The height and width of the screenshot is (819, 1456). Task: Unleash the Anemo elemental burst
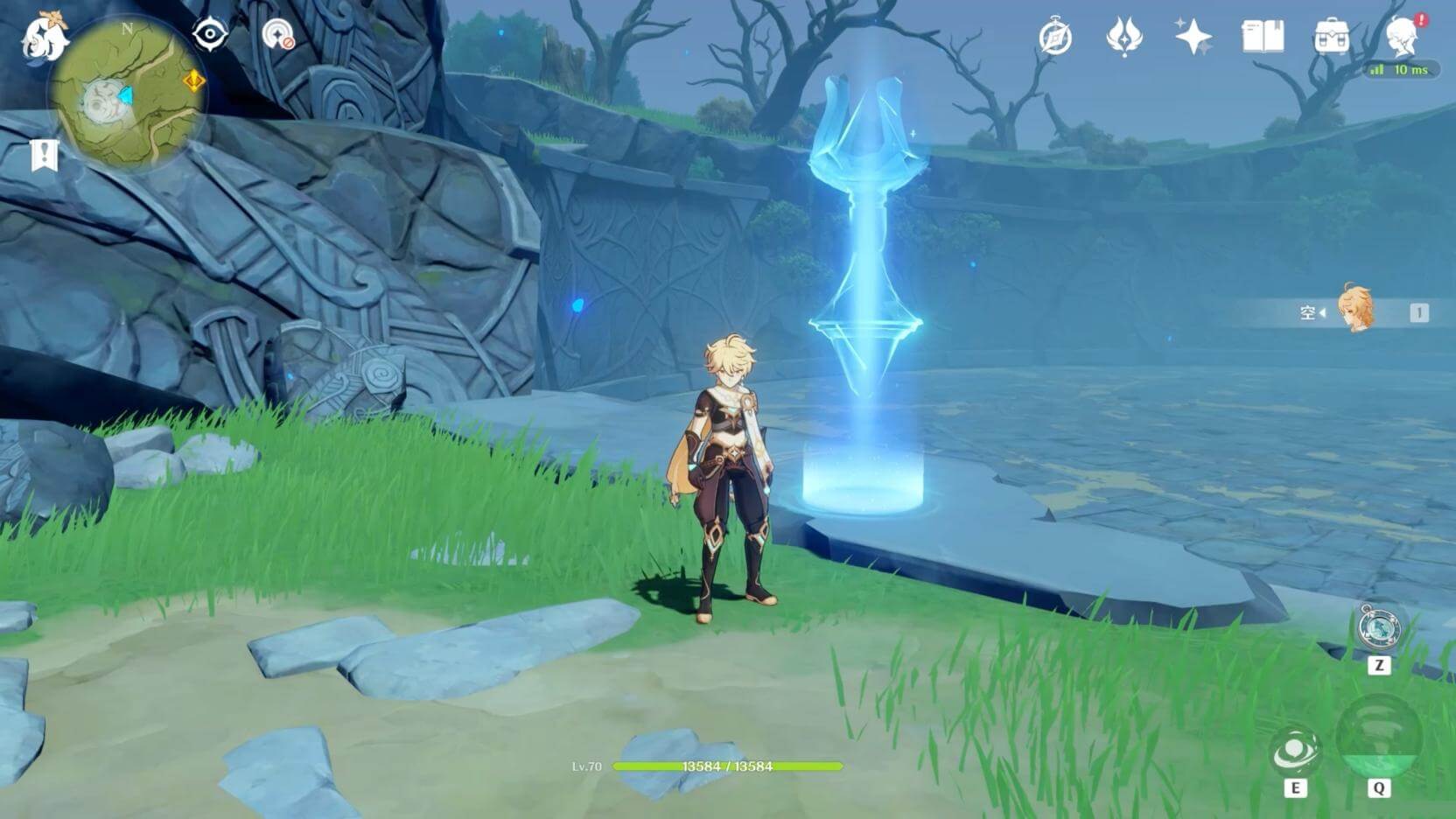1379,738
